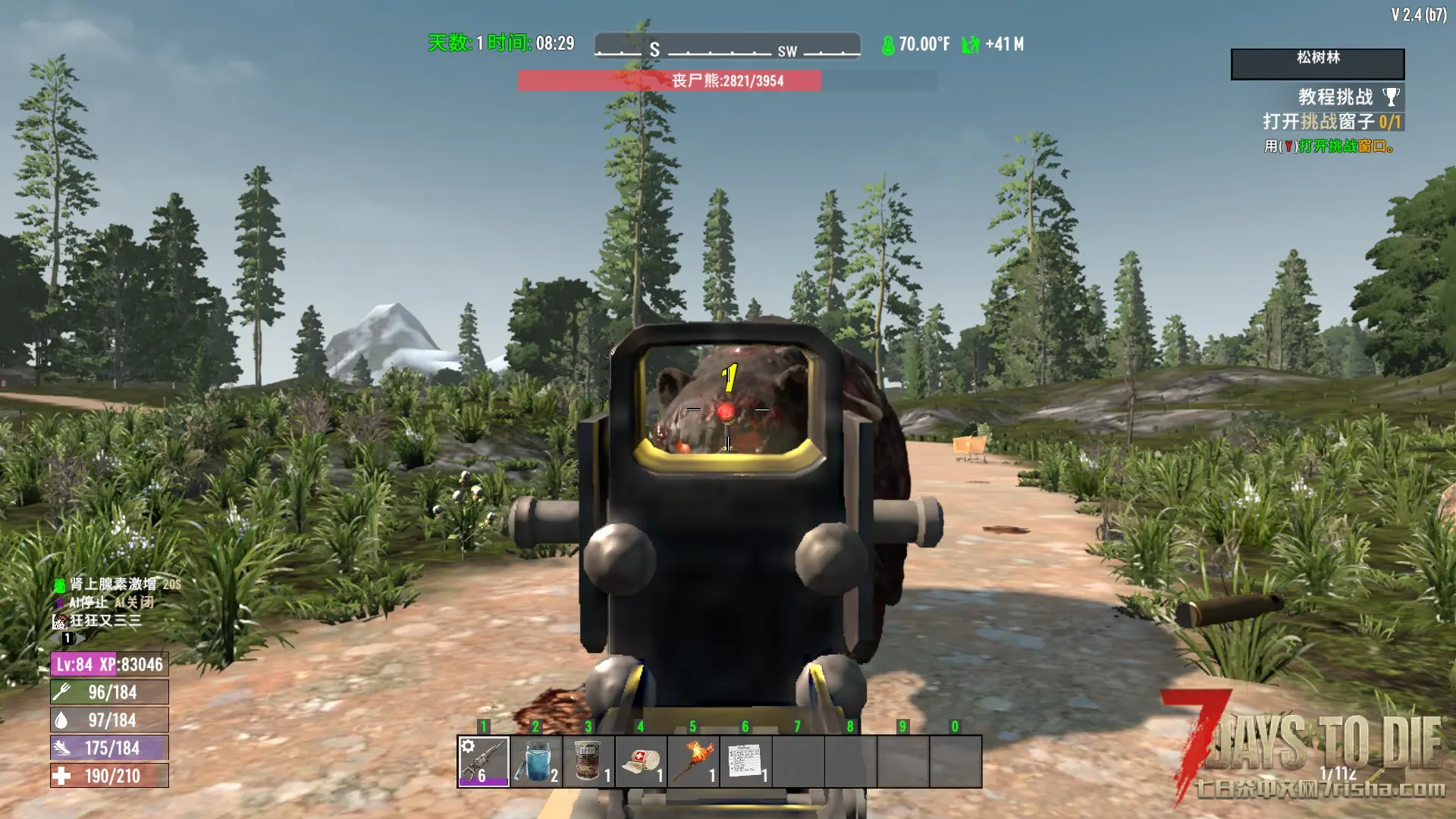
Task: Click the right arrow beside page 1
Action: pyautogui.click(x=80, y=639)
